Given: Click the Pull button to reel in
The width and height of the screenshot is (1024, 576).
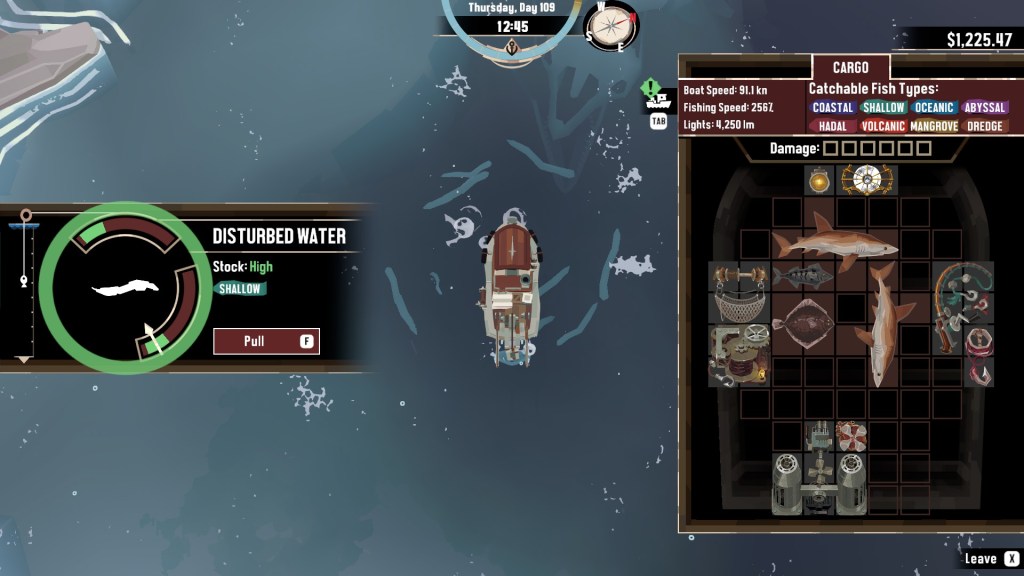Looking at the screenshot, I should [266, 341].
